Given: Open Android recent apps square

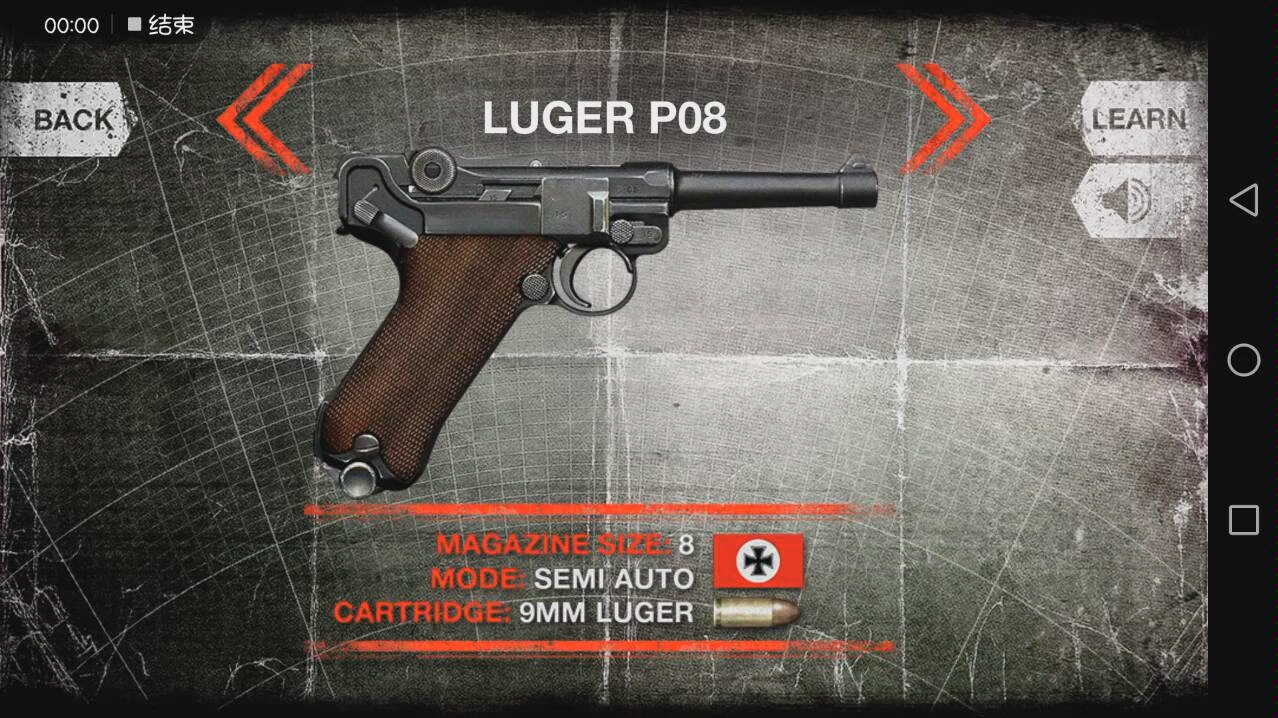Looking at the screenshot, I should pos(1243,520).
